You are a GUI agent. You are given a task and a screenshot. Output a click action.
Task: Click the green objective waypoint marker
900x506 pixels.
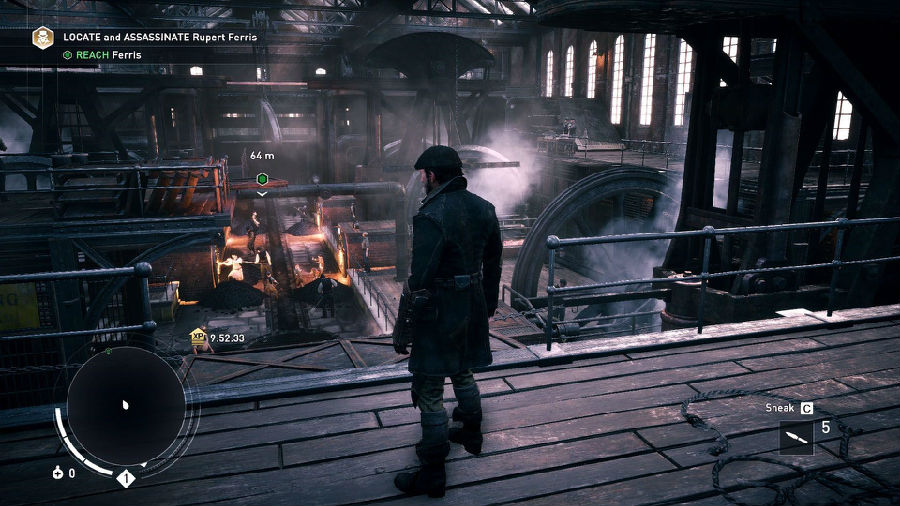pyautogui.click(x=262, y=178)
